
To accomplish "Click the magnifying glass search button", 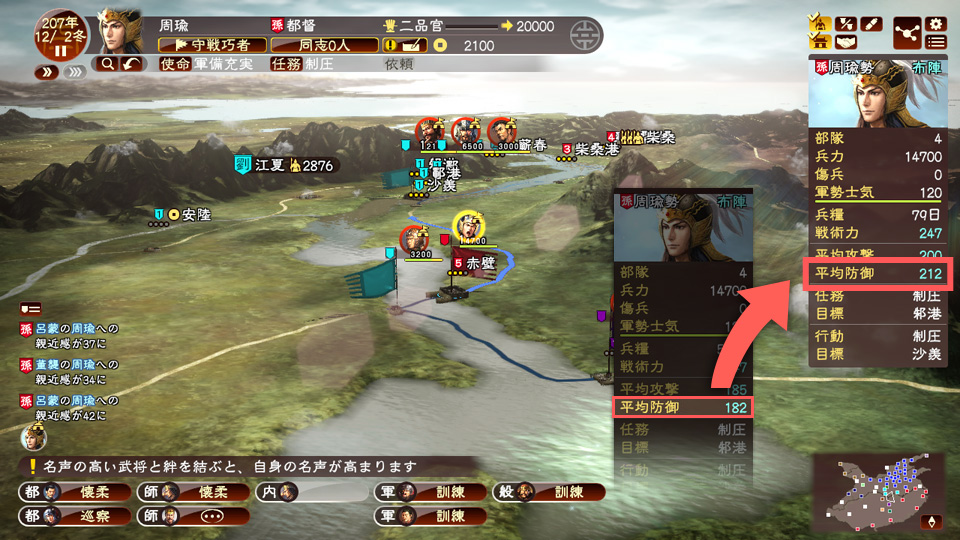I will pyautogui.click(x=105, y=64).
